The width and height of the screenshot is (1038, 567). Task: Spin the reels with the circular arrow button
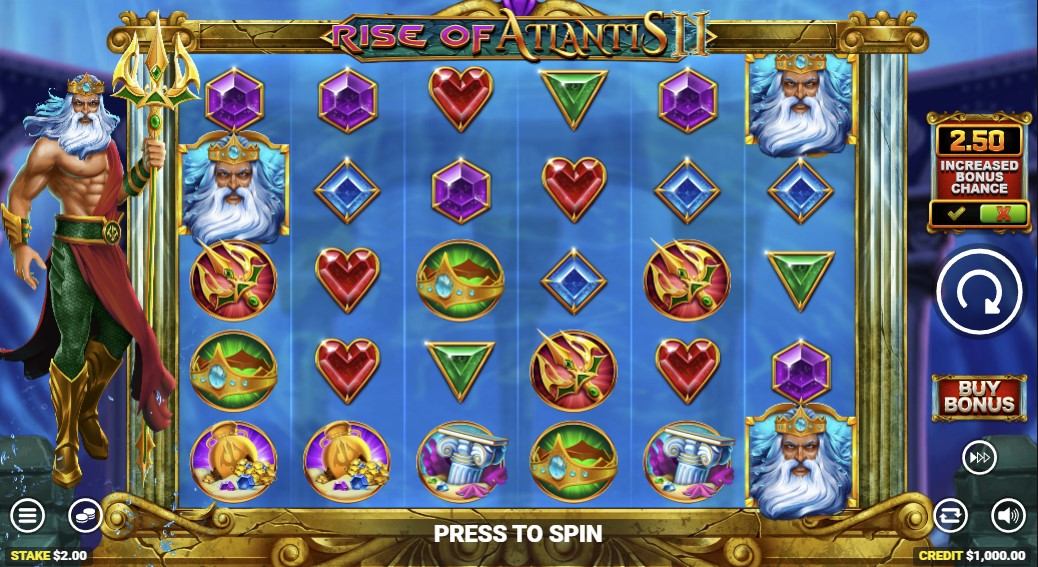pos(979,291)
